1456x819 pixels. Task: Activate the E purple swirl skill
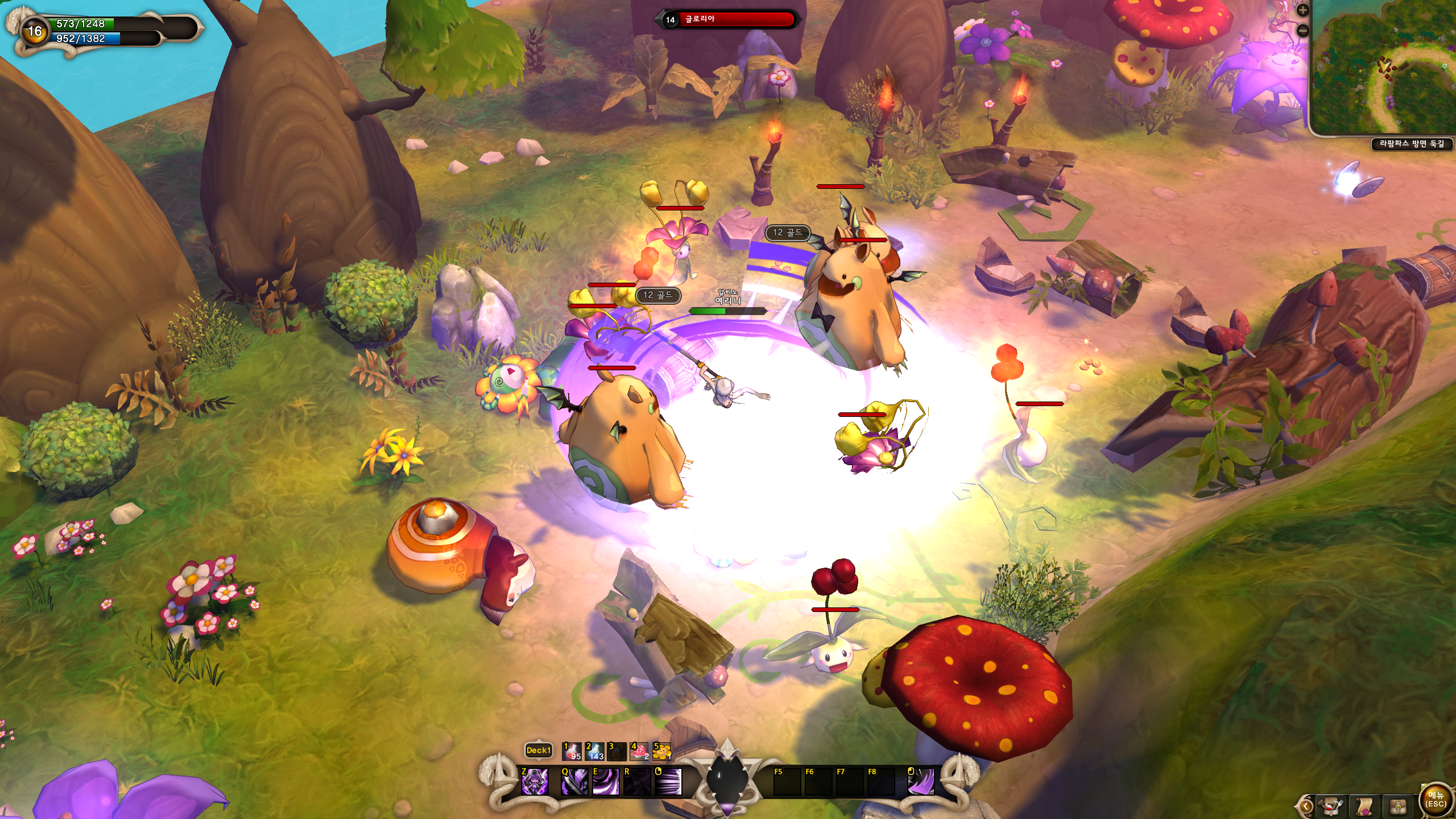click(606, 781)
